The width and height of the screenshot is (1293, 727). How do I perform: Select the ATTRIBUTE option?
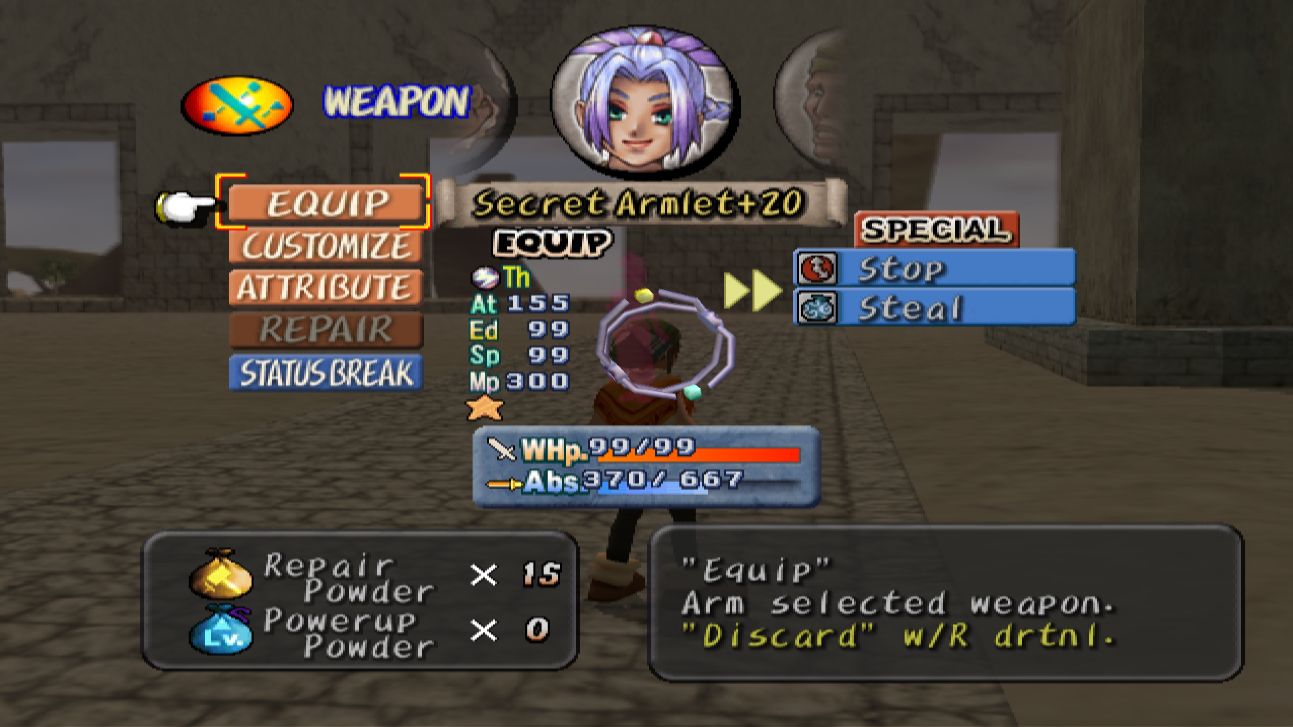(x=325, y=288)
